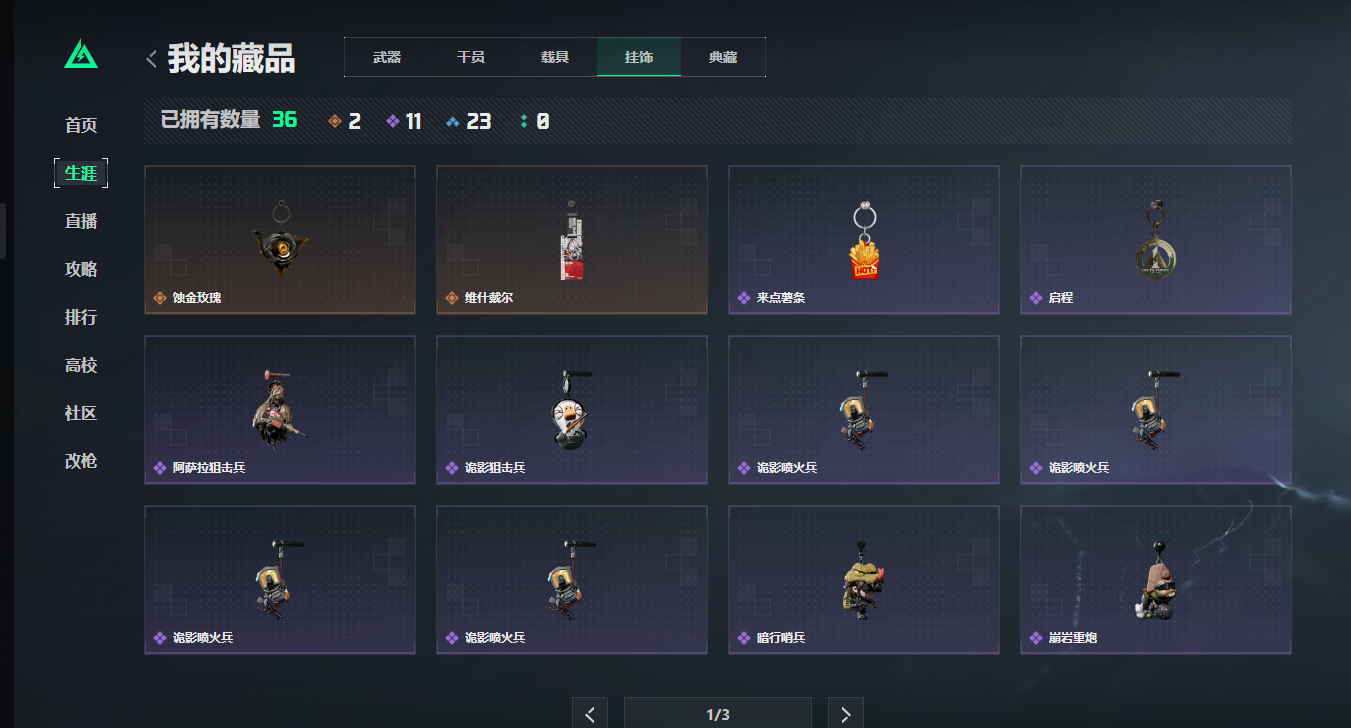Filter by the orange rarity icon showing 2
The image size is (1351, 728).
coord(343,120)
